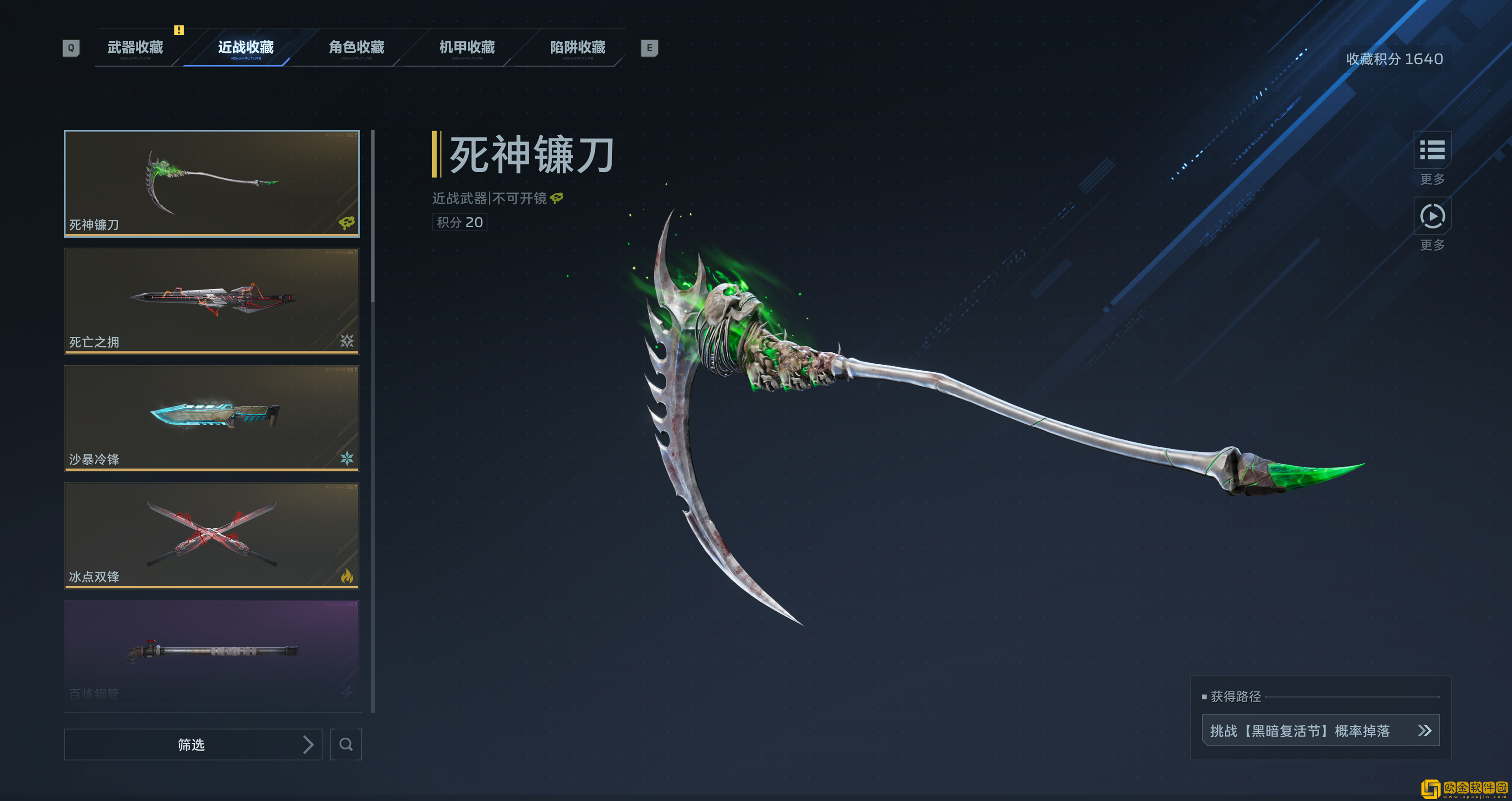Click the 筛选 filter button
This screenshot has height=801, width=1512.
(x=192, y=744)
